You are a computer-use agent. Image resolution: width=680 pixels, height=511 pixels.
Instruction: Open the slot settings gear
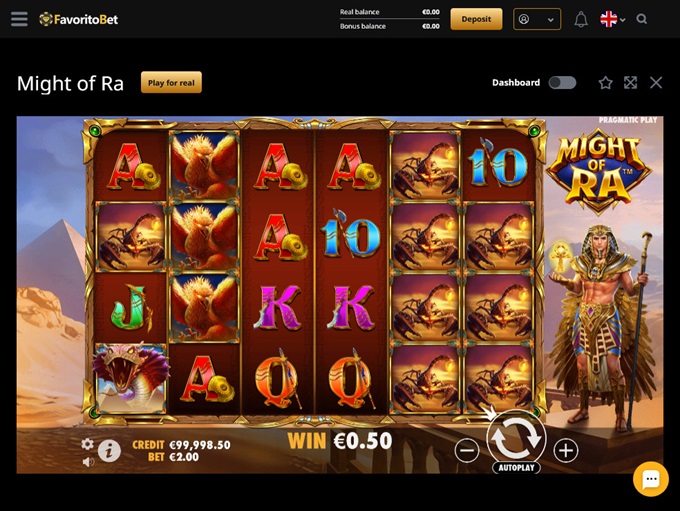coord(87,444)
